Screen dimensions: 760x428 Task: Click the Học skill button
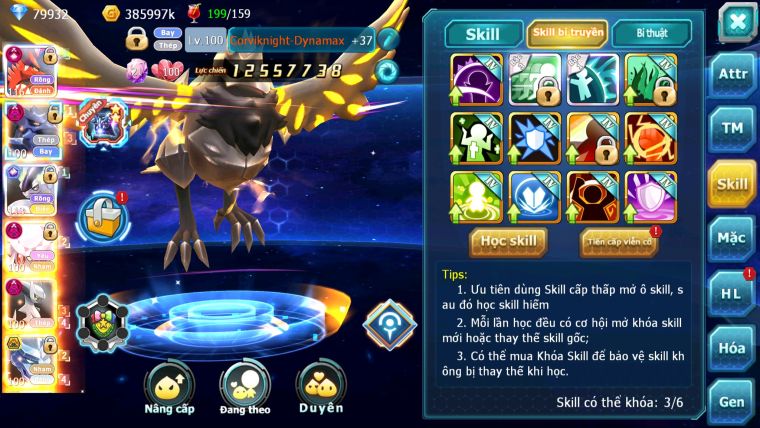(509, 241)
